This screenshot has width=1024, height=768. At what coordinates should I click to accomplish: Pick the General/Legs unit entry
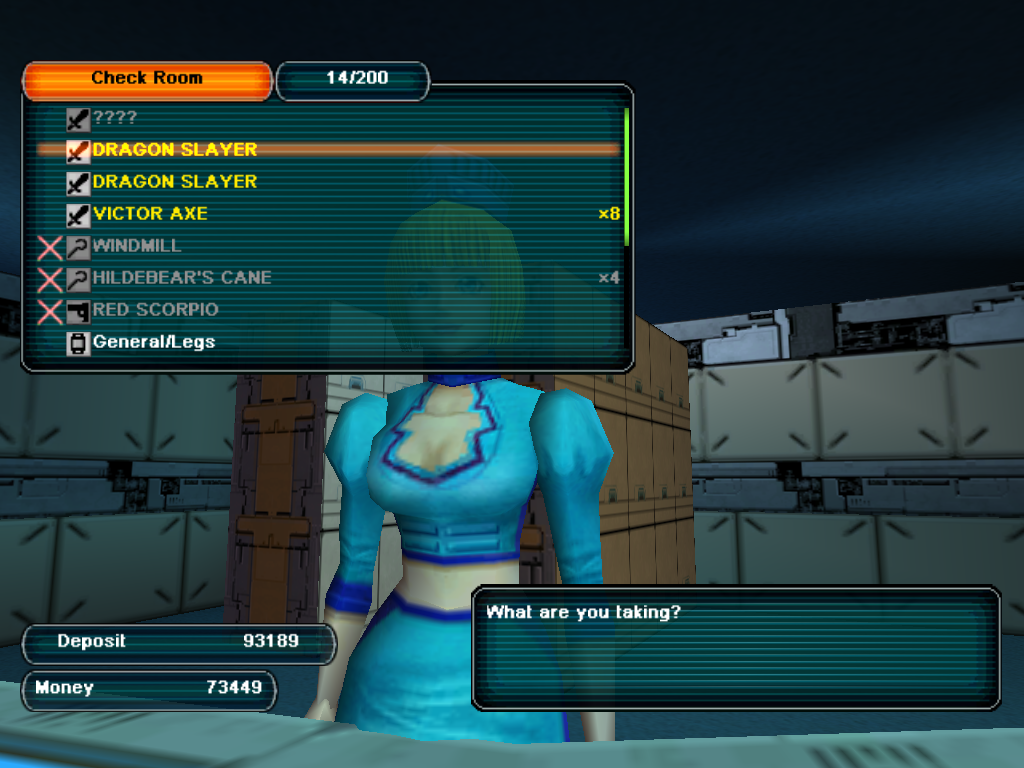pos(153,342)
